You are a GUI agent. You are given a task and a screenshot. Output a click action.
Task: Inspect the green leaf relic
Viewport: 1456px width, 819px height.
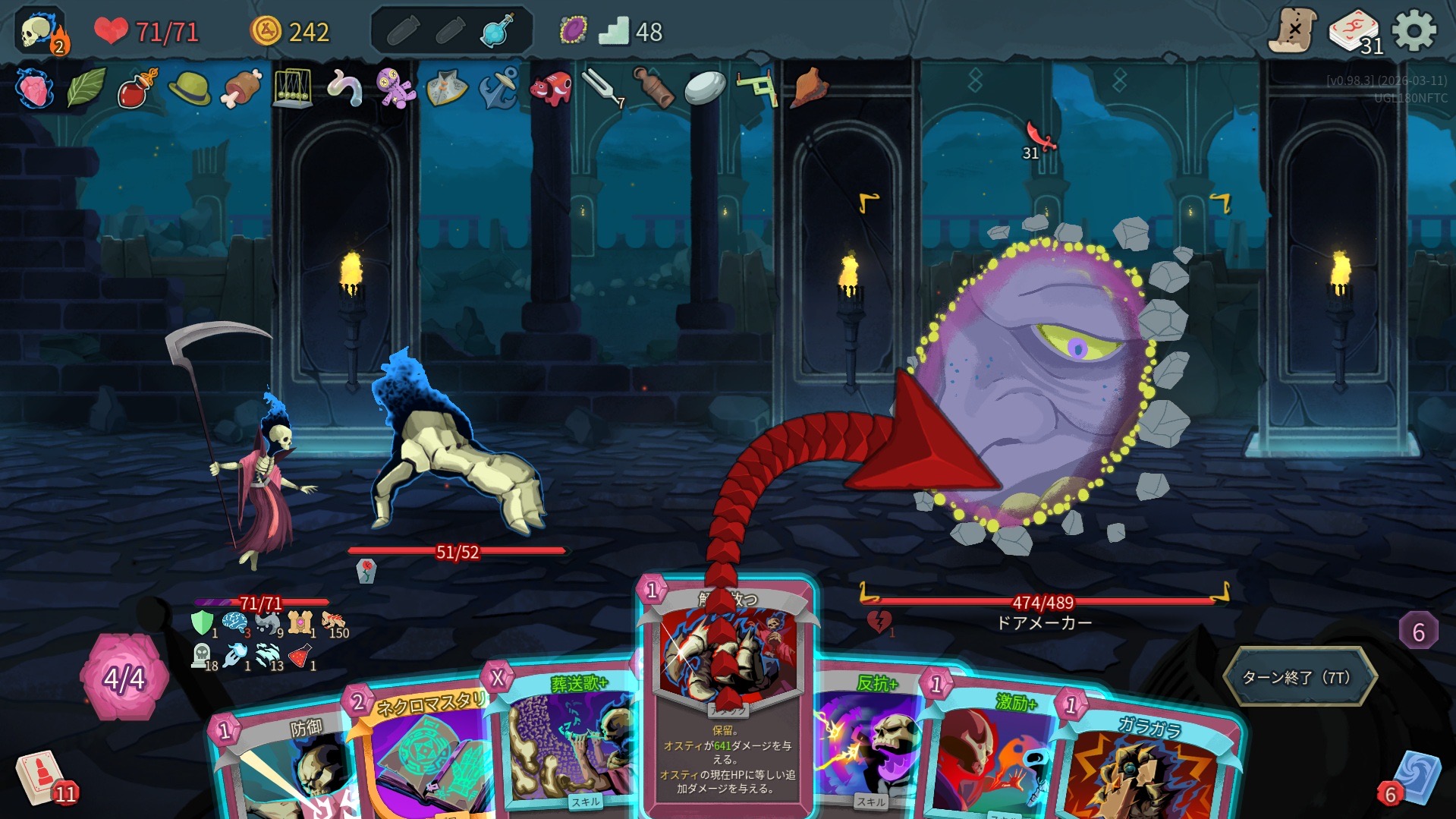pyautogui.click(x=86, y=89)
